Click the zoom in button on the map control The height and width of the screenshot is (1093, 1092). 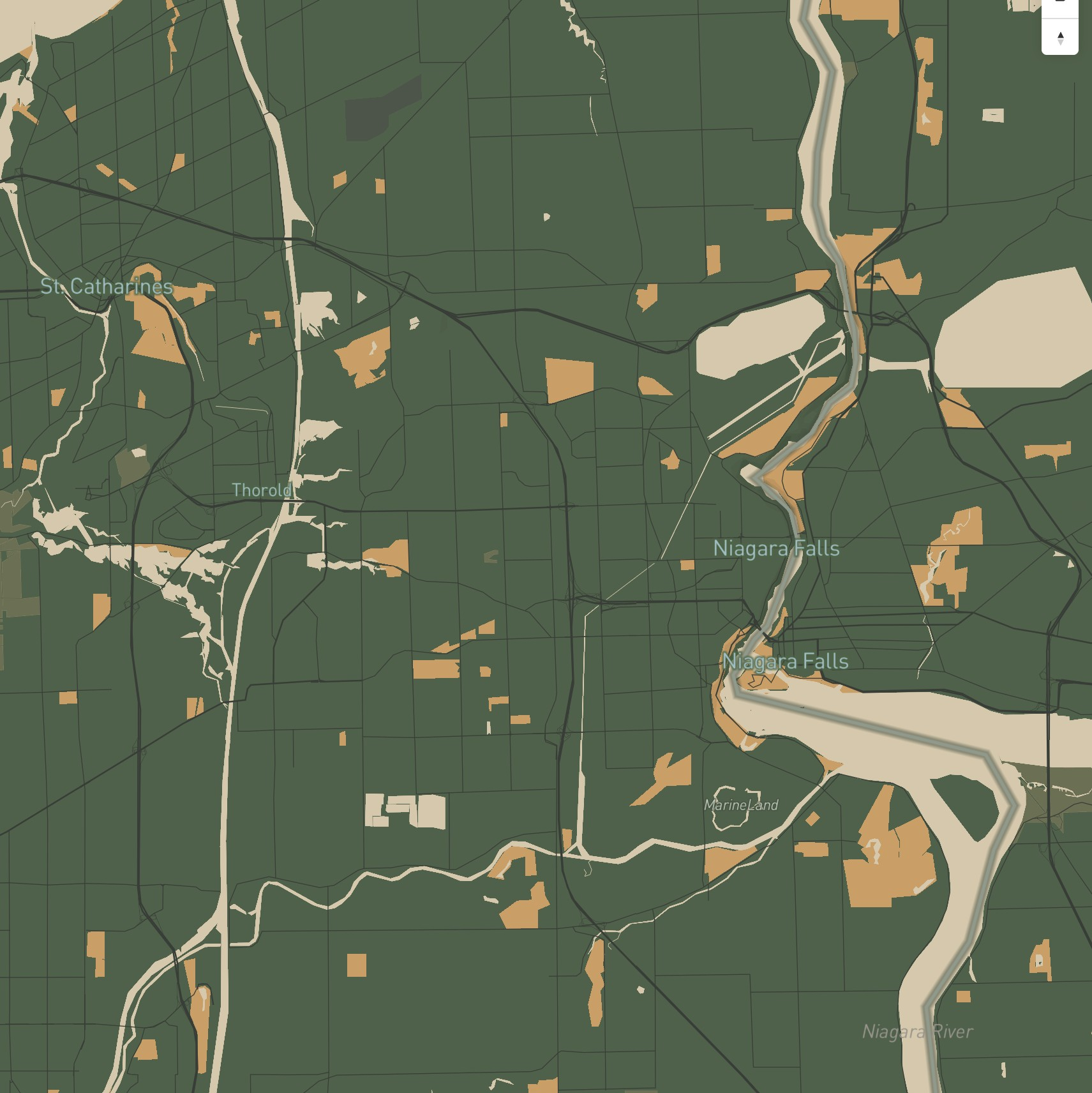pos(1060,3)
